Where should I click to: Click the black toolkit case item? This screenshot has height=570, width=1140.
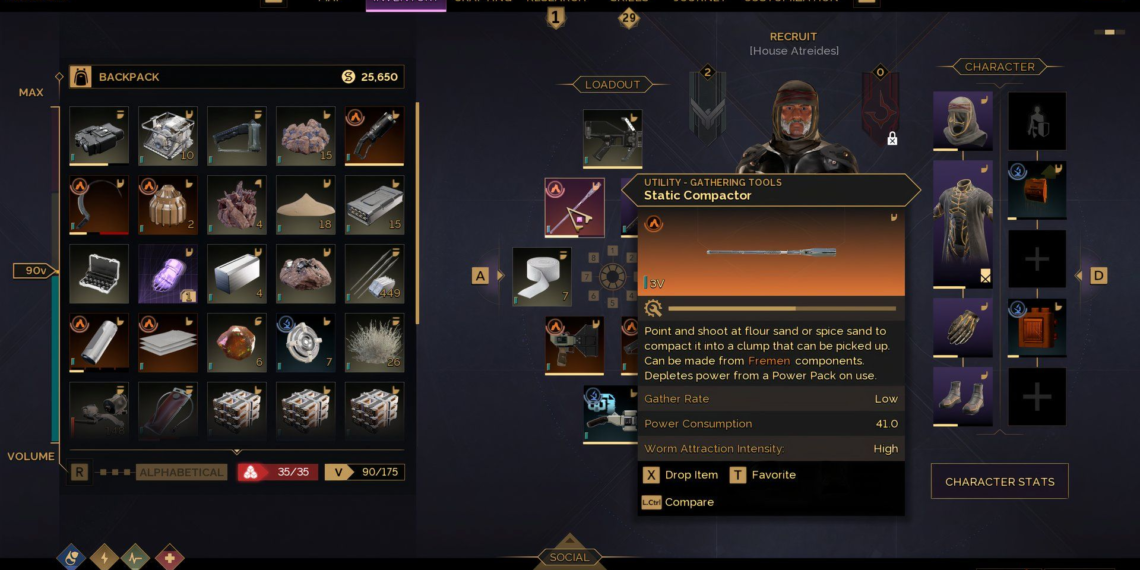[99, 274]
